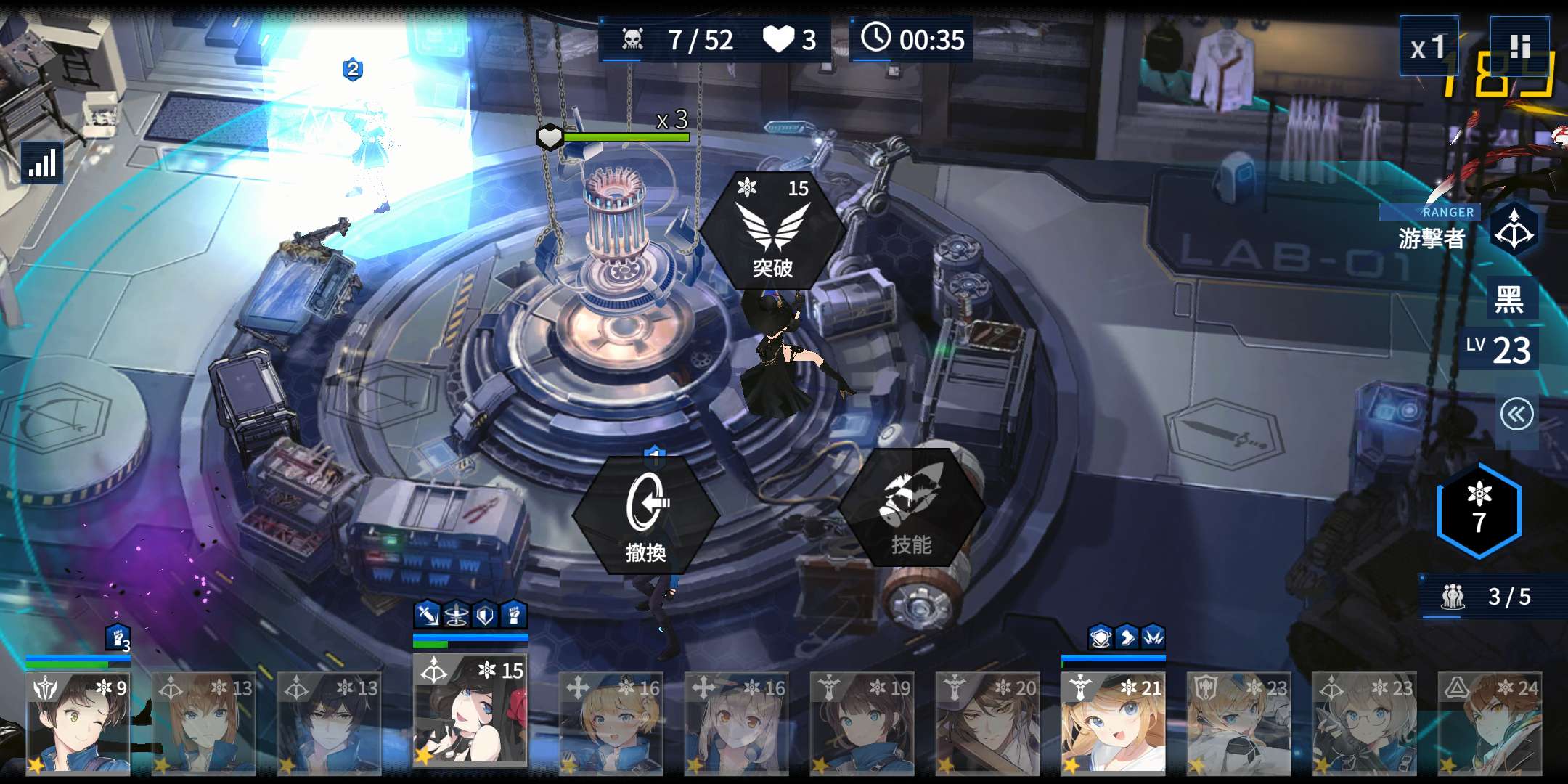Pause the battle
The image size is (1568, 784).
(1519, 46)
